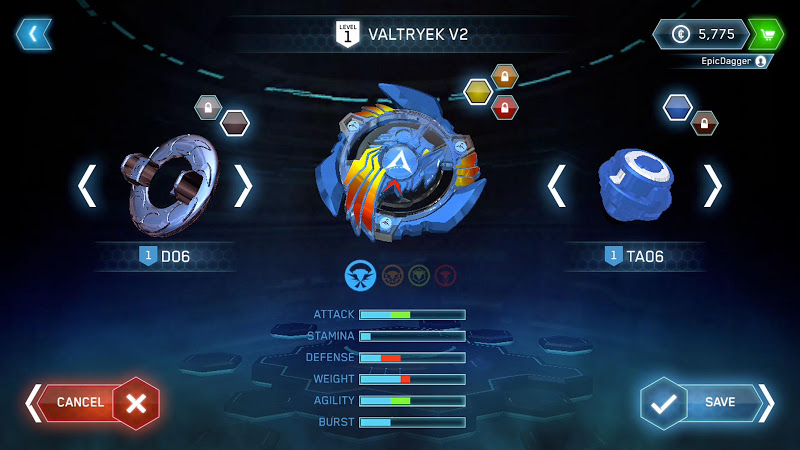The image size is (800, 450).
Task: Show the previous driver before TA06
Action: tap(557, 186)
